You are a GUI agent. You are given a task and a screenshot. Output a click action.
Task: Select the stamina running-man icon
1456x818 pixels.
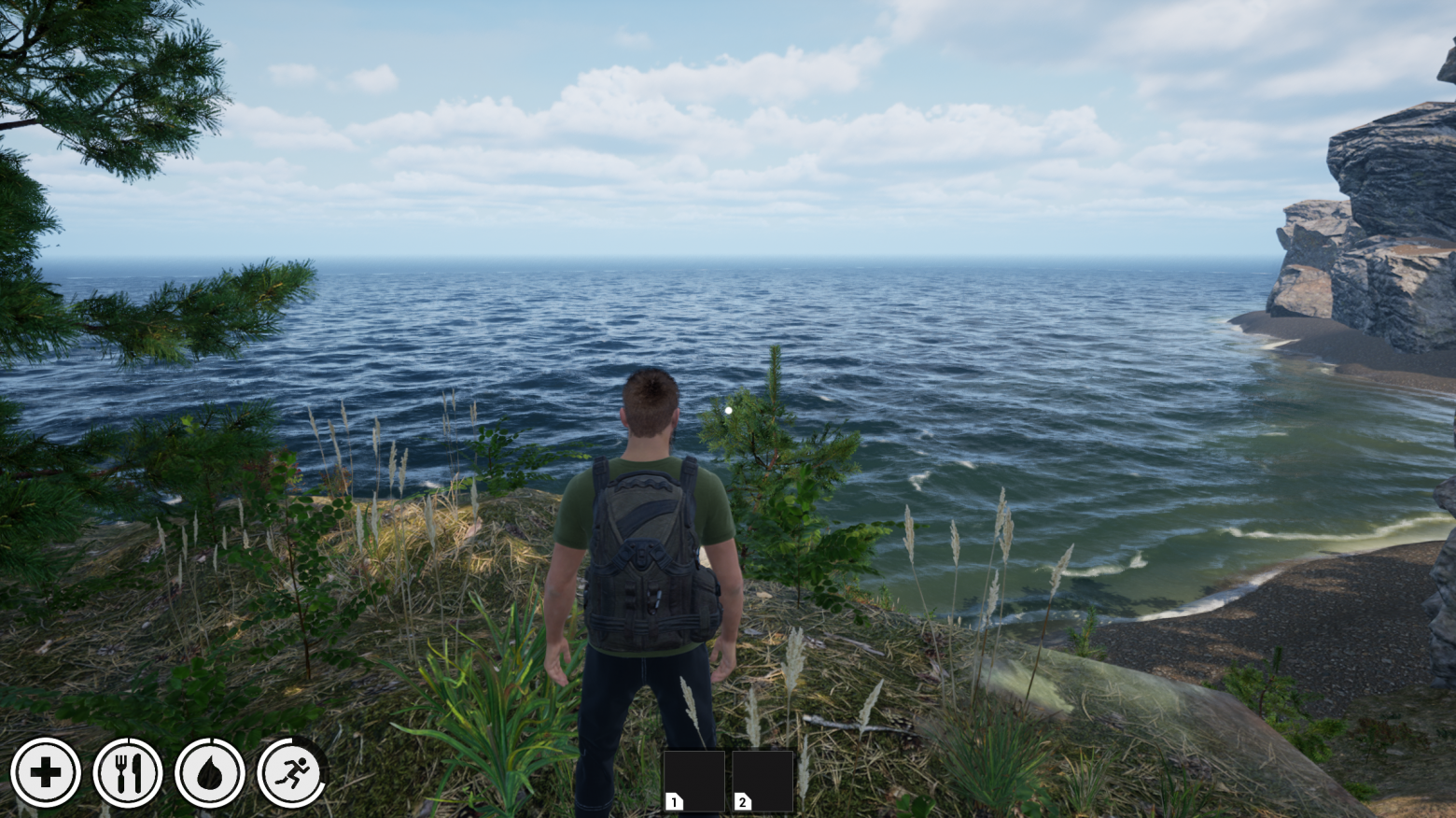tap(291, 773)
